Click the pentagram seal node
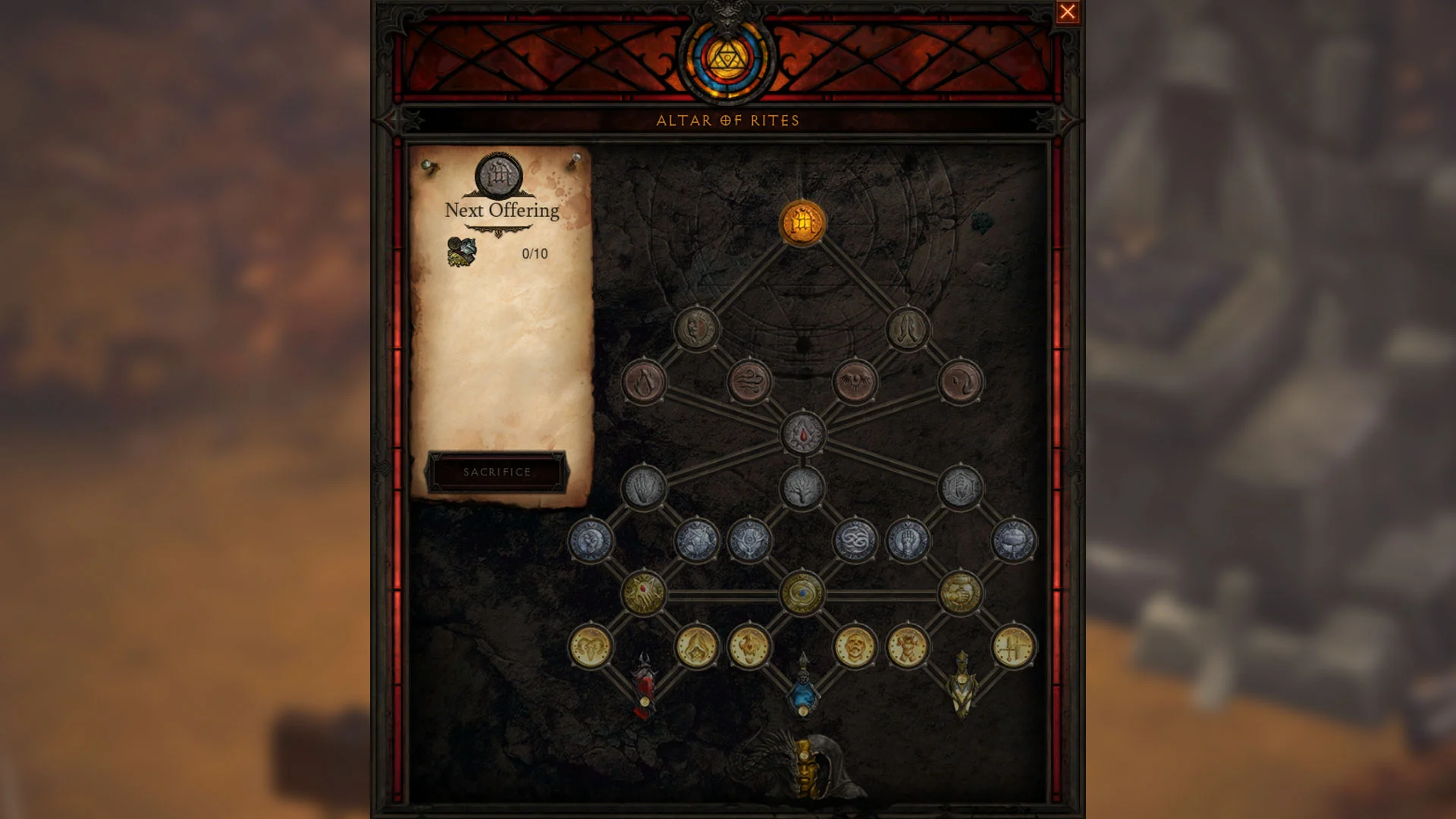Image resolution: width=1456 pixels, height=819 pixels. click(697, 541)
